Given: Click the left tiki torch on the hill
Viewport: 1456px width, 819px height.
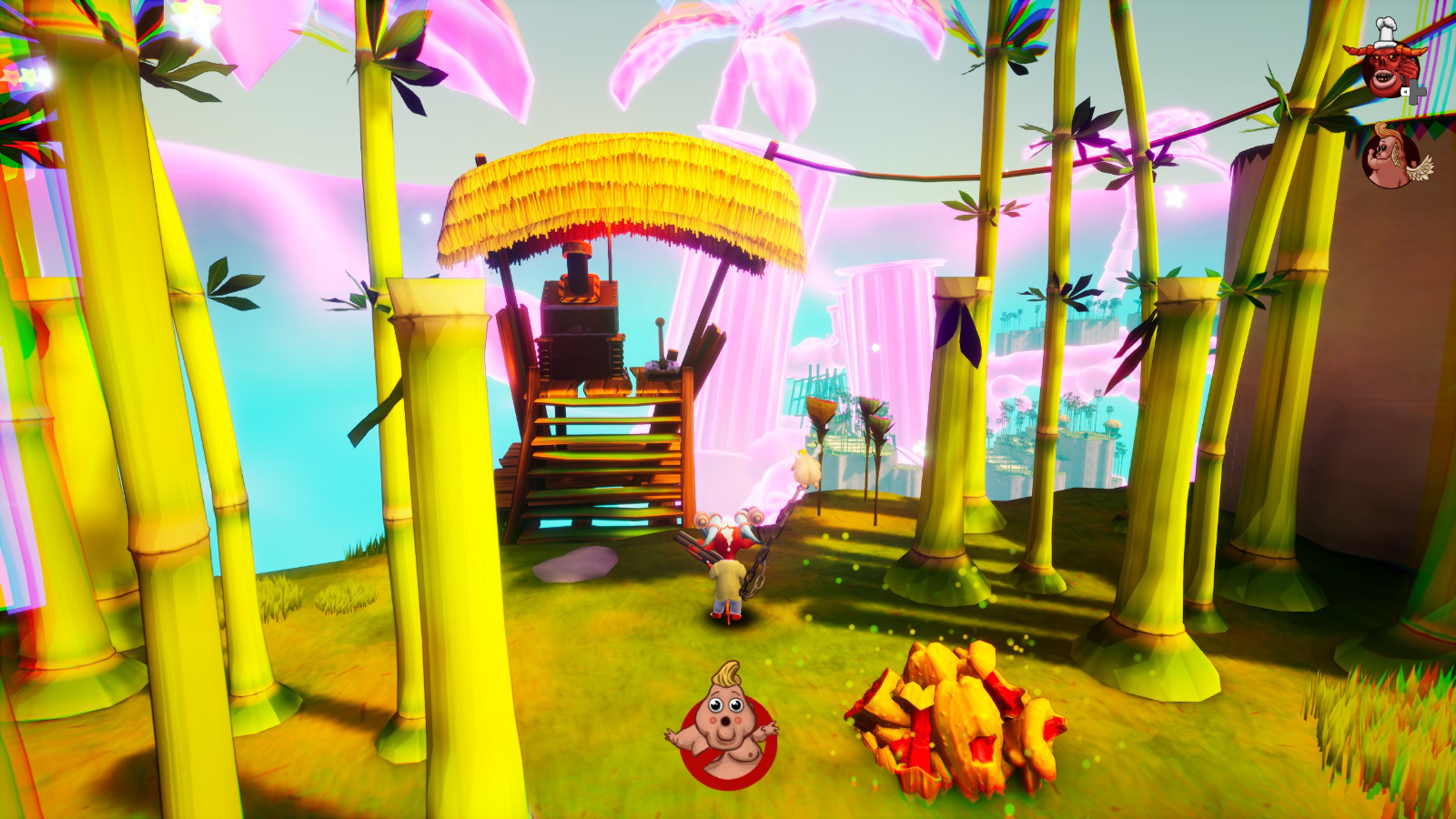Looking at the screenshot, I should click(x=822, y=414).
